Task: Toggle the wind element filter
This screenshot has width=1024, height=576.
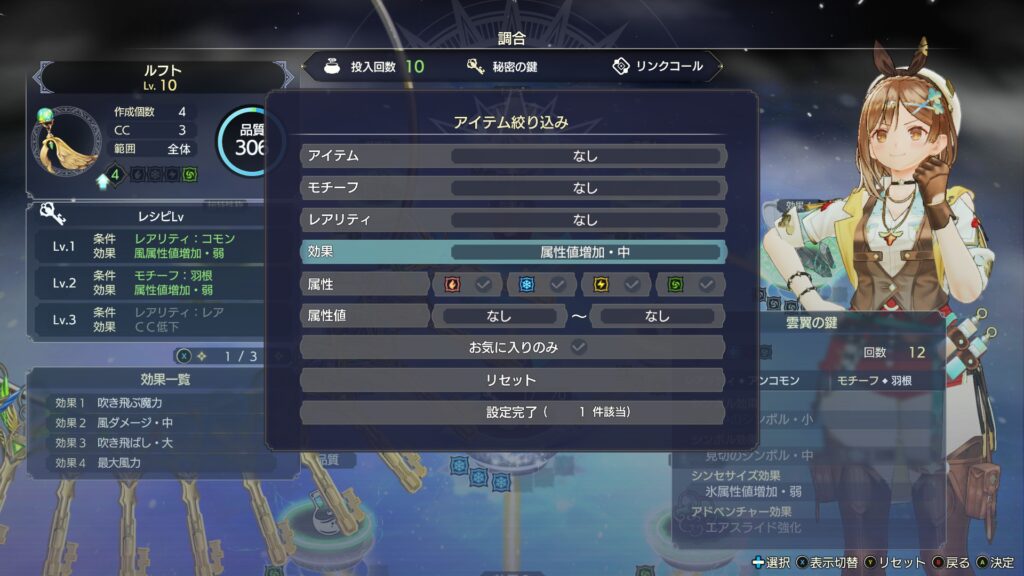Action: click(691, 285)
